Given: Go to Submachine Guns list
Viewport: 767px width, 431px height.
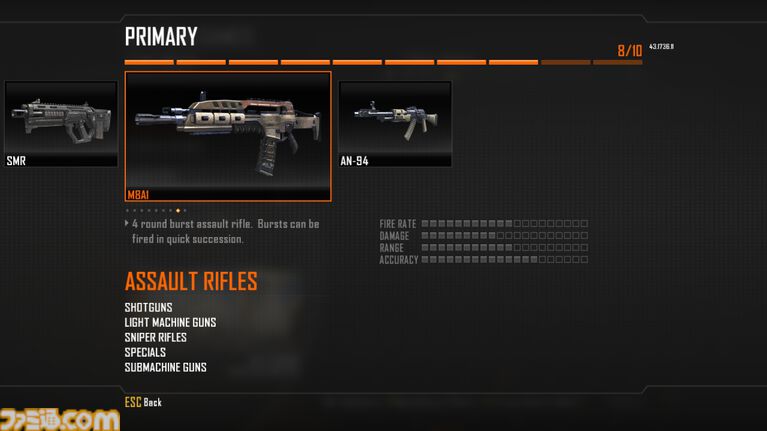Looking at the screenshot, I should click(166, 367).
